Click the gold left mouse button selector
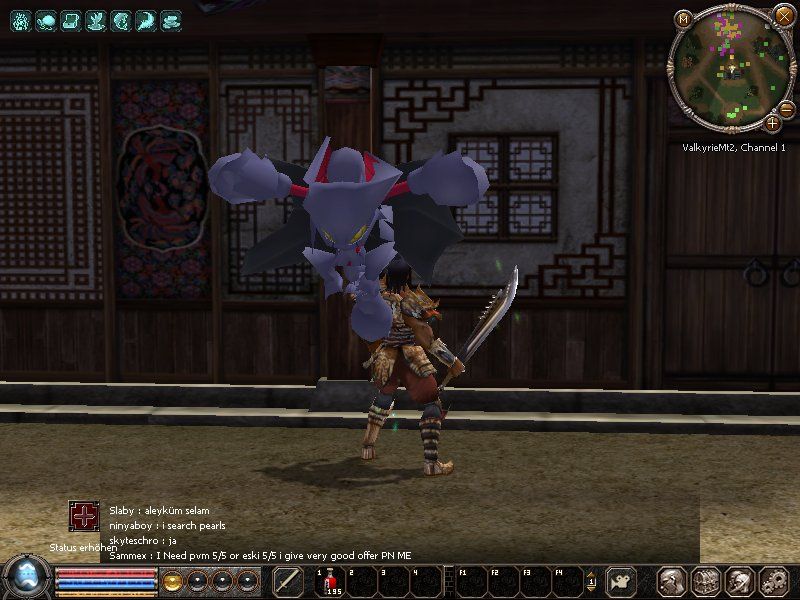800x600 pixels. point(172,580)
